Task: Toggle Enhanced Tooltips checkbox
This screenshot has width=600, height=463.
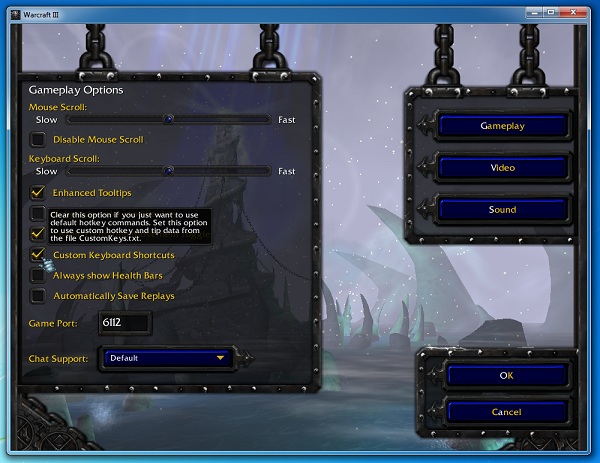Action: [38, 192]
